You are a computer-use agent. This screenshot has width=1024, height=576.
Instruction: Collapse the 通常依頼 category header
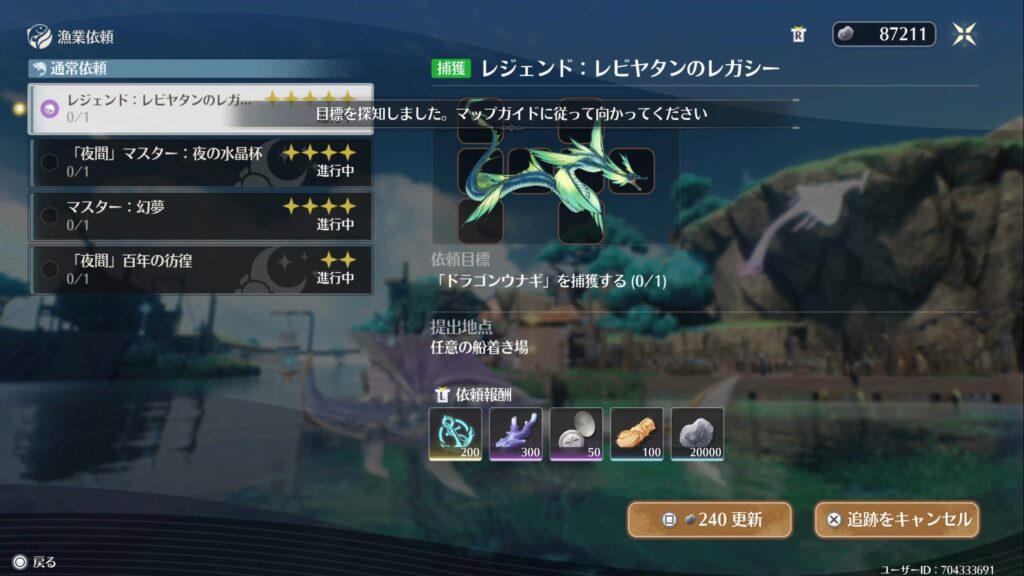tap(200, 69)
